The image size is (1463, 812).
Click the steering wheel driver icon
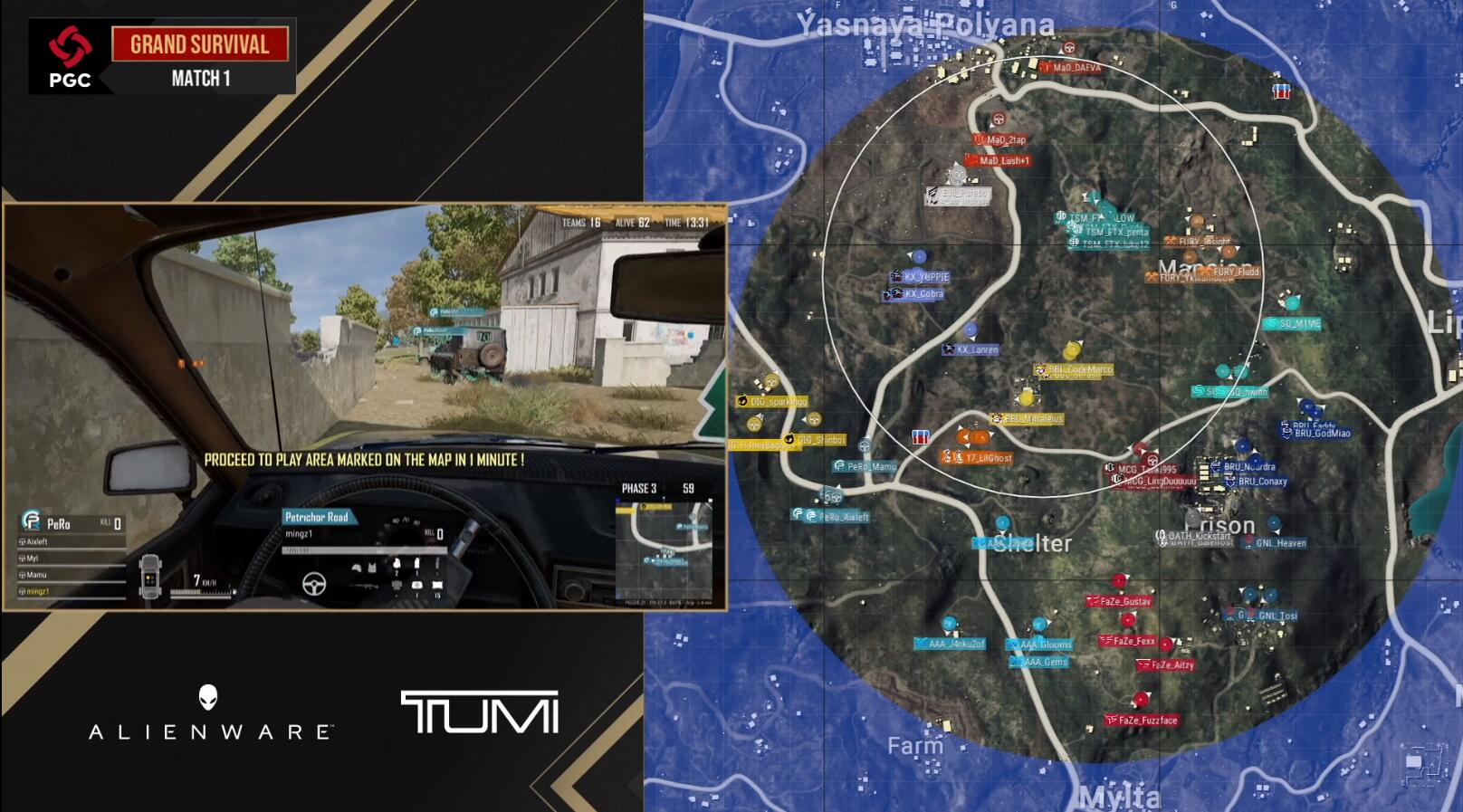tap(314, 584)
